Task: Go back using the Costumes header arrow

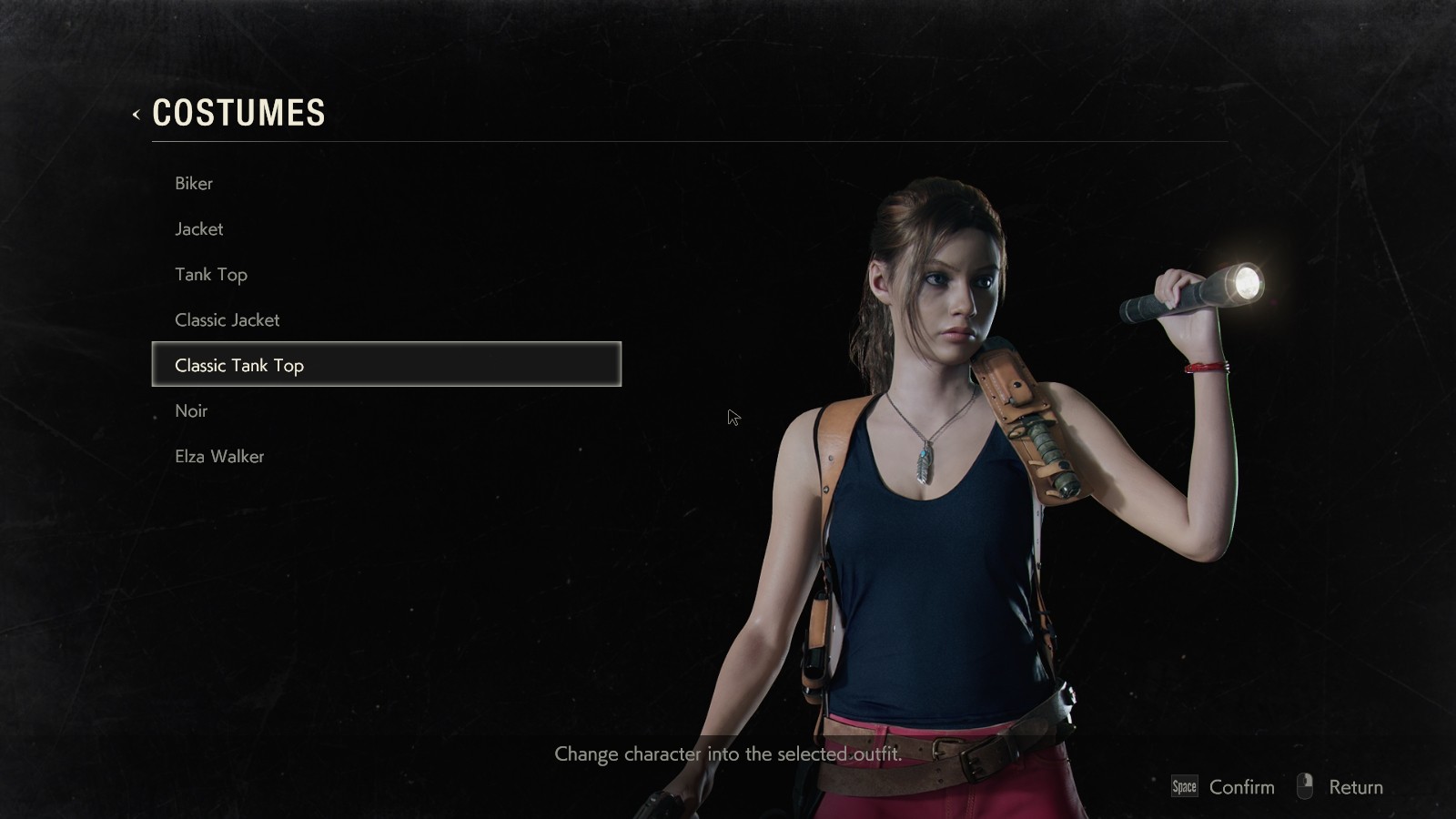Action: (136, 114)
